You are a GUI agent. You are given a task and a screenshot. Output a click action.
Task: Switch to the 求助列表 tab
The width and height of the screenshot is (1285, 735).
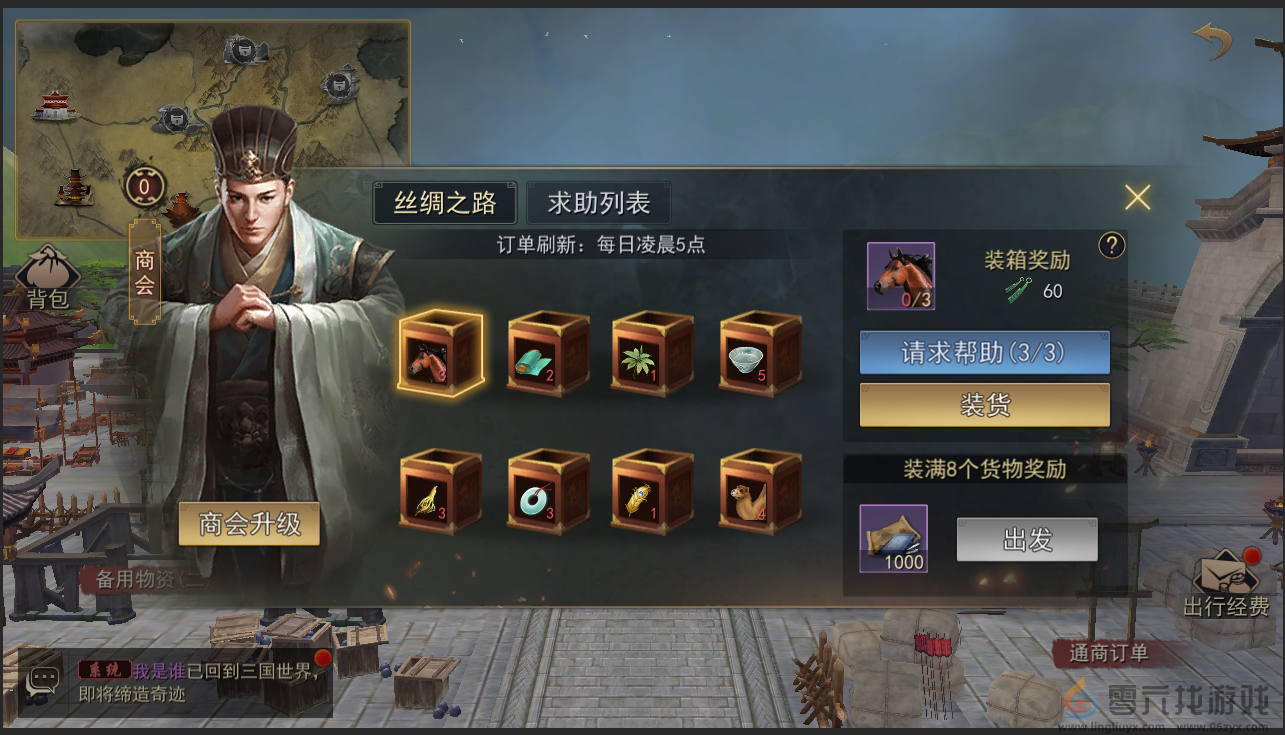[598, 202]
